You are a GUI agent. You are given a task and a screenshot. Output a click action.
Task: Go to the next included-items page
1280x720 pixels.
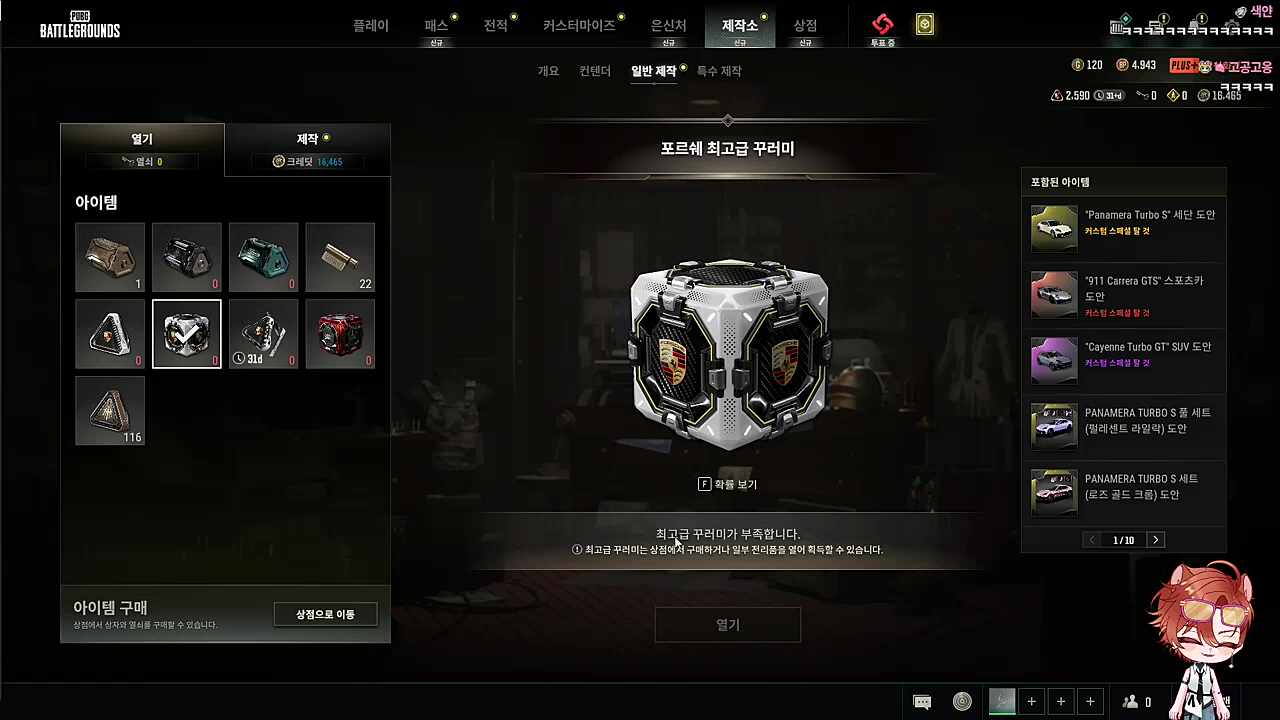click(1156, 540)
